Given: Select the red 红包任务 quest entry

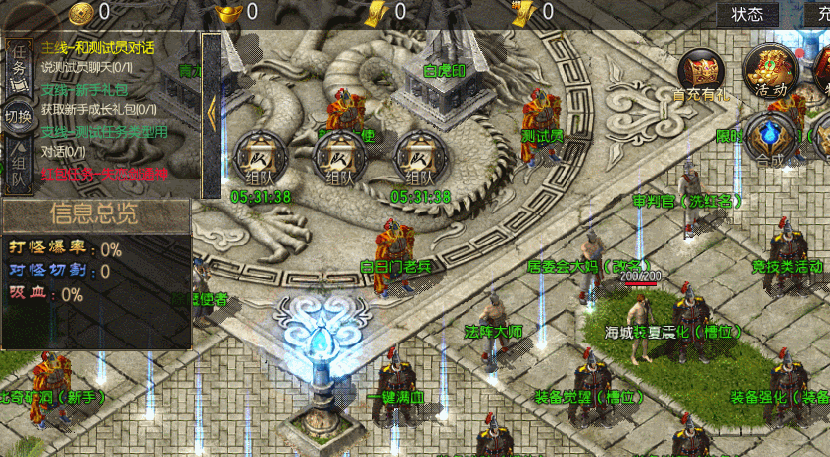Looking at the screenshot, I should click(x=104, y=173).
